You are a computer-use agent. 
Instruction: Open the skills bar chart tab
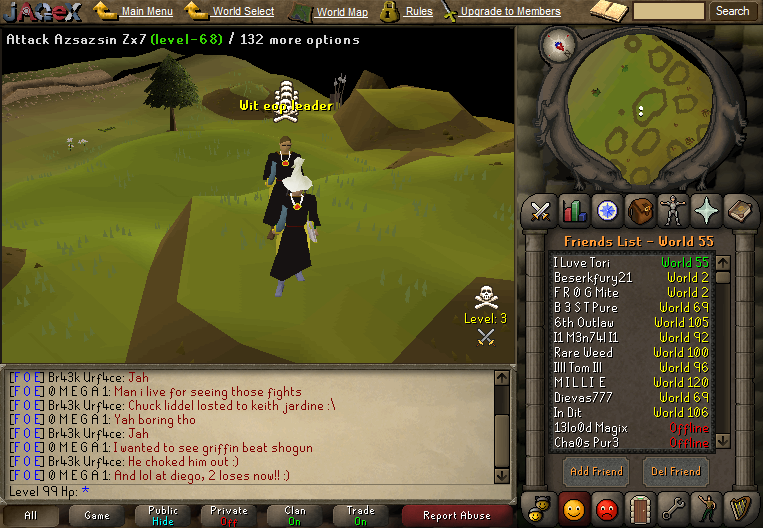(x=574, y=210)
